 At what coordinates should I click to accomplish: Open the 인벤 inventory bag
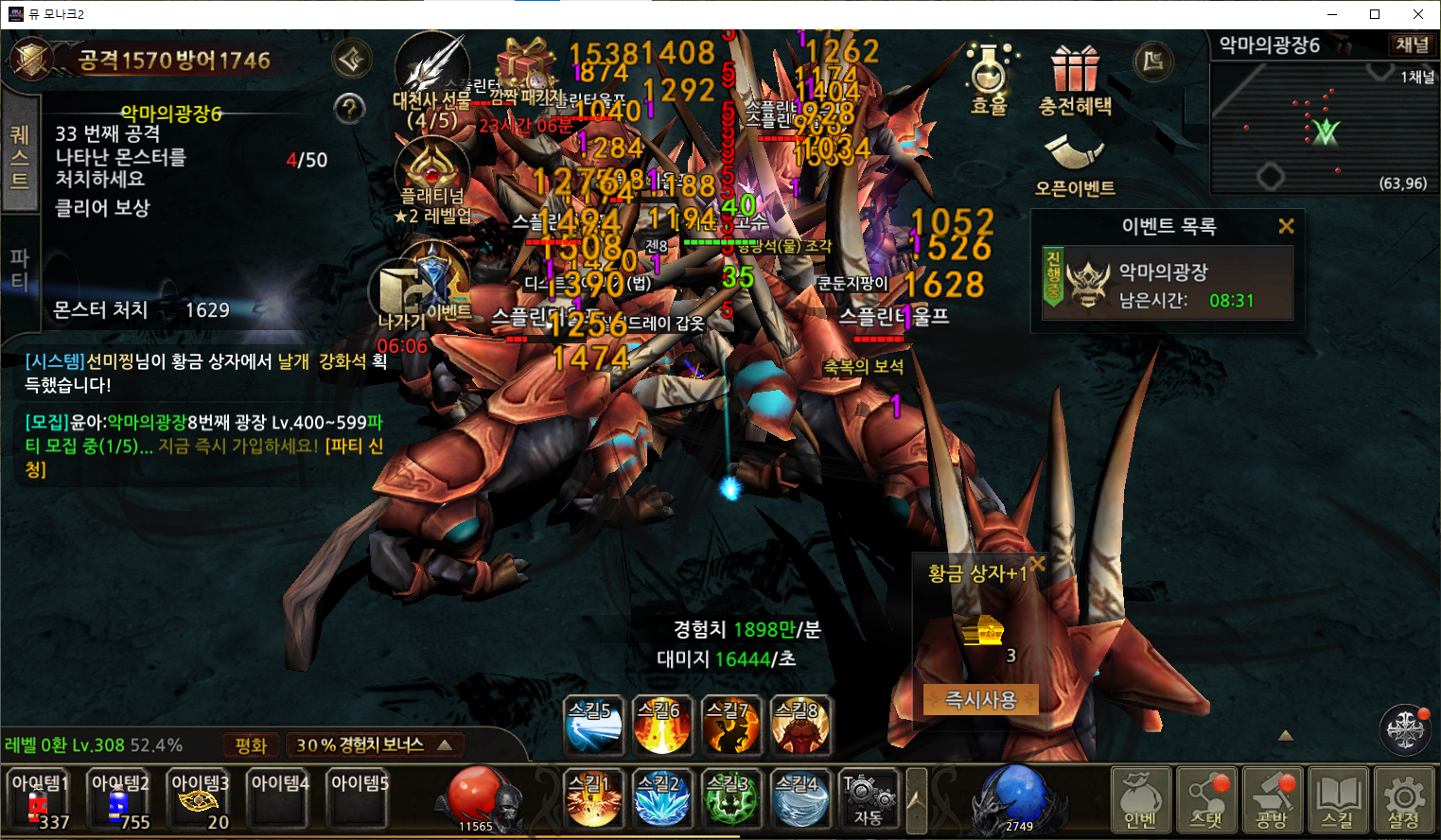(x=1140, y=800)
